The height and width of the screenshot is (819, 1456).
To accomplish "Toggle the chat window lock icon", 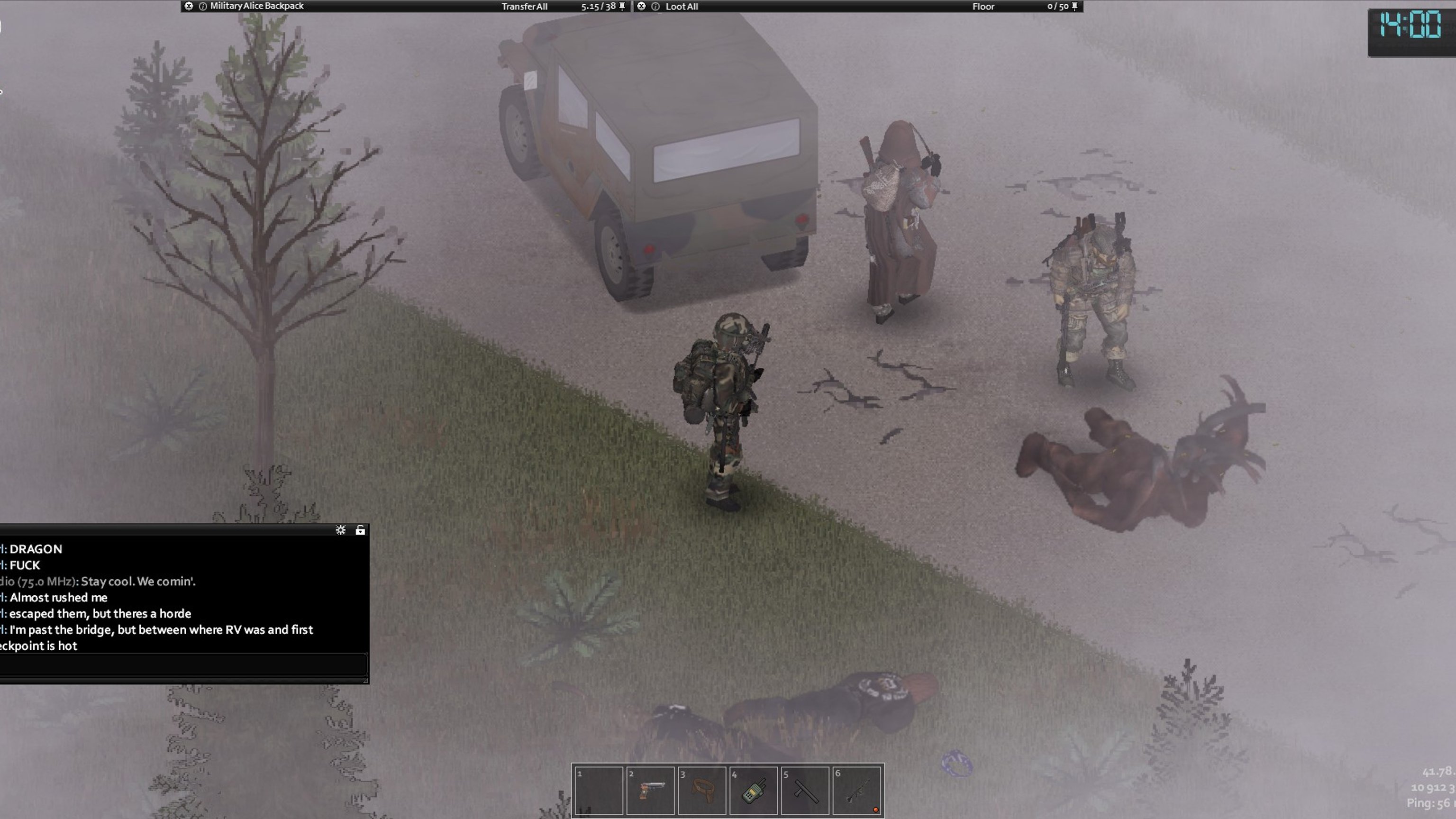I will click(360, 529).
